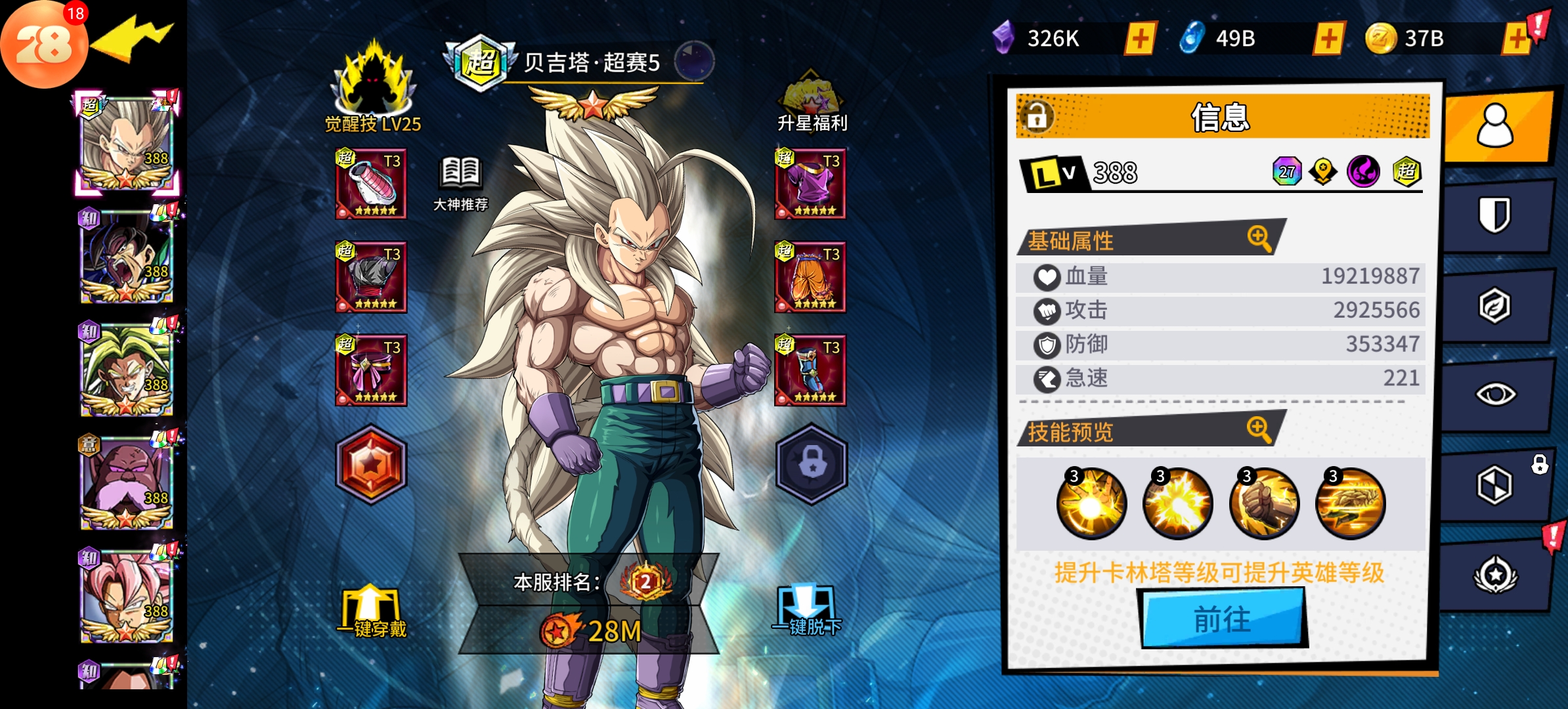Add gold coins with plus button
Viewport: 1568px width, 709px height.
(x=1517, y=39)
